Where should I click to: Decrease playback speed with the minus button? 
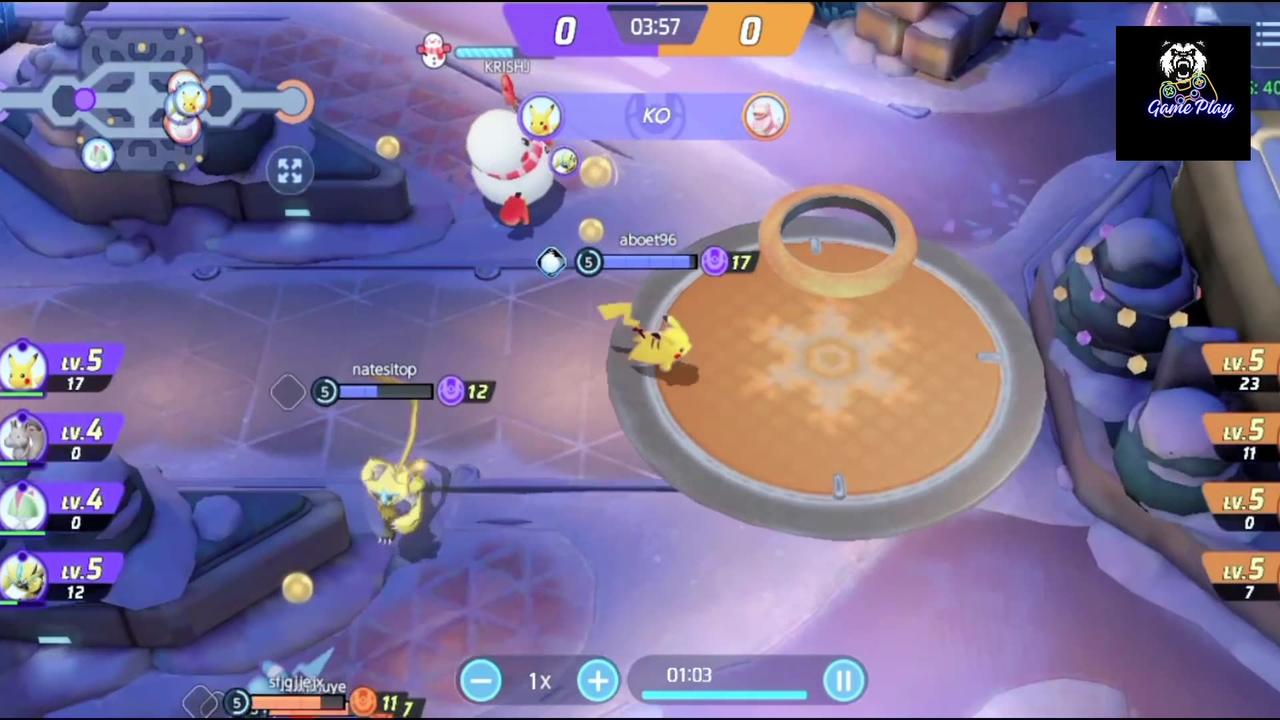click(481, 680)
